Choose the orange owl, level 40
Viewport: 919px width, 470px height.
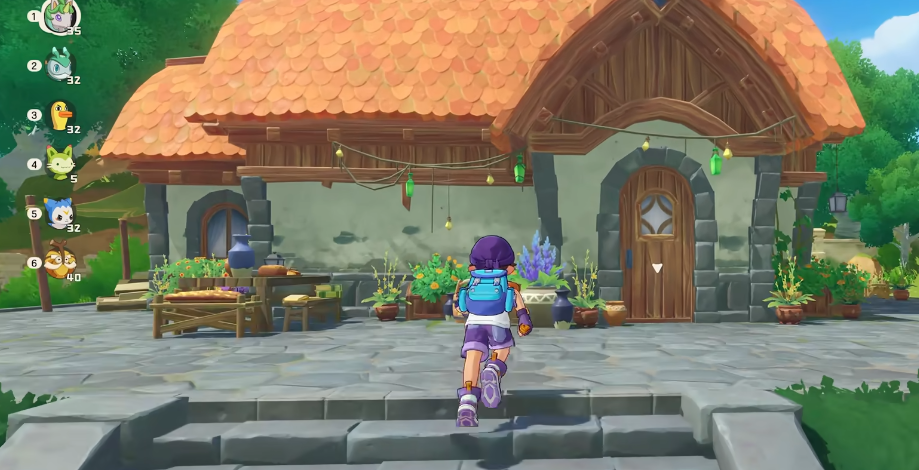point(59,261)
